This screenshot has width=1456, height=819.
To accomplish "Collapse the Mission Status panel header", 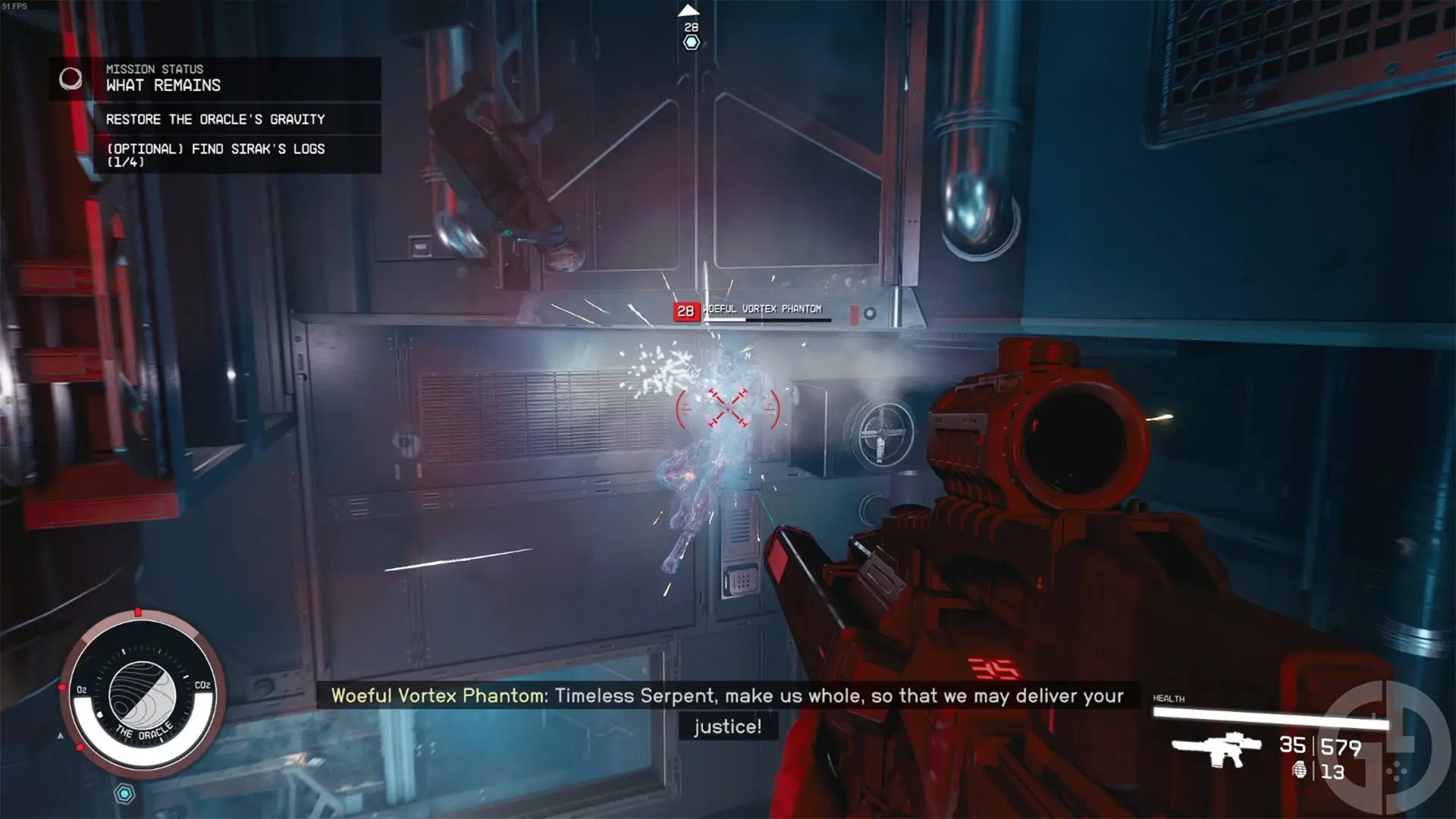I will tap(155, 69).
